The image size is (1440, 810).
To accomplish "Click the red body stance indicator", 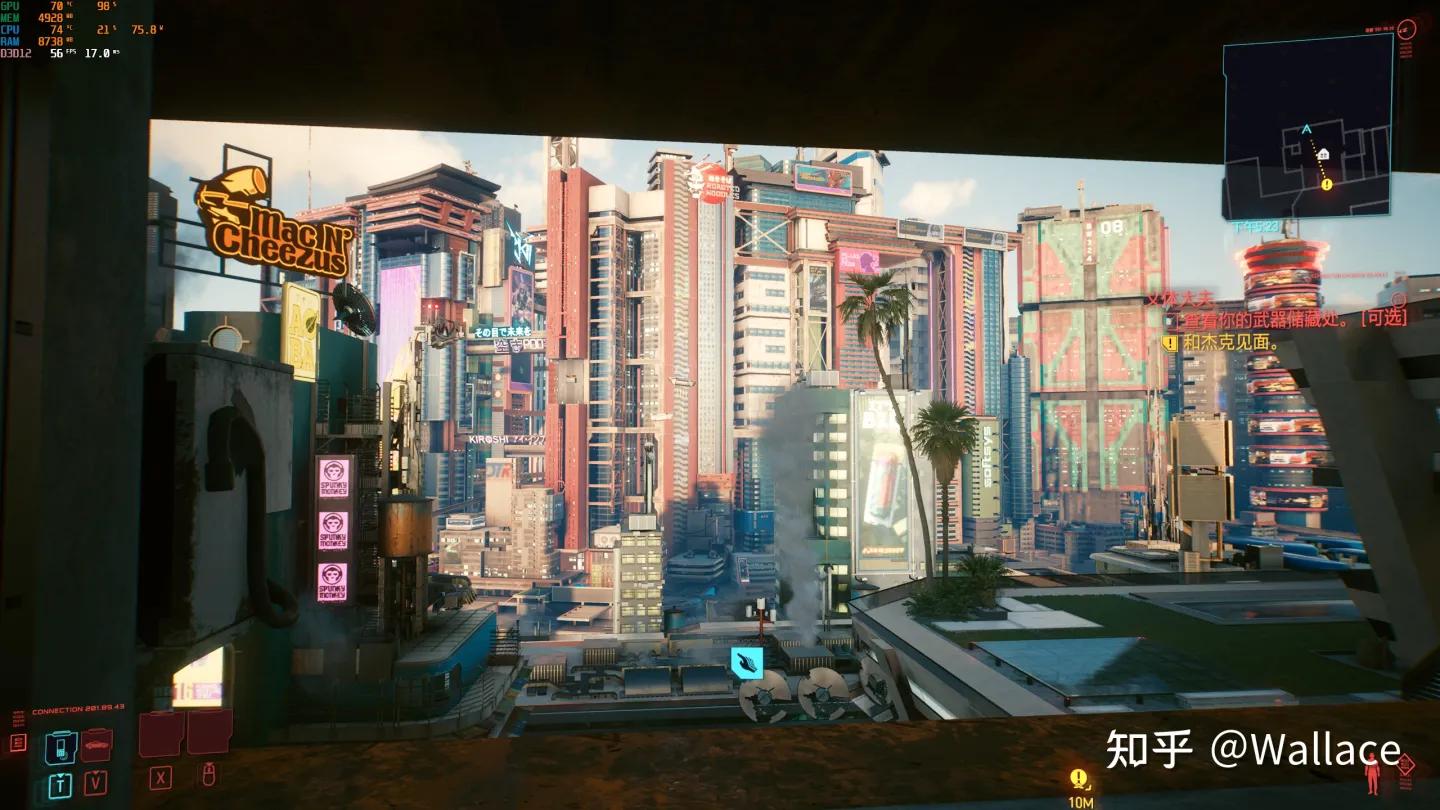I will pyautogui.click(x=1372, y=775).
